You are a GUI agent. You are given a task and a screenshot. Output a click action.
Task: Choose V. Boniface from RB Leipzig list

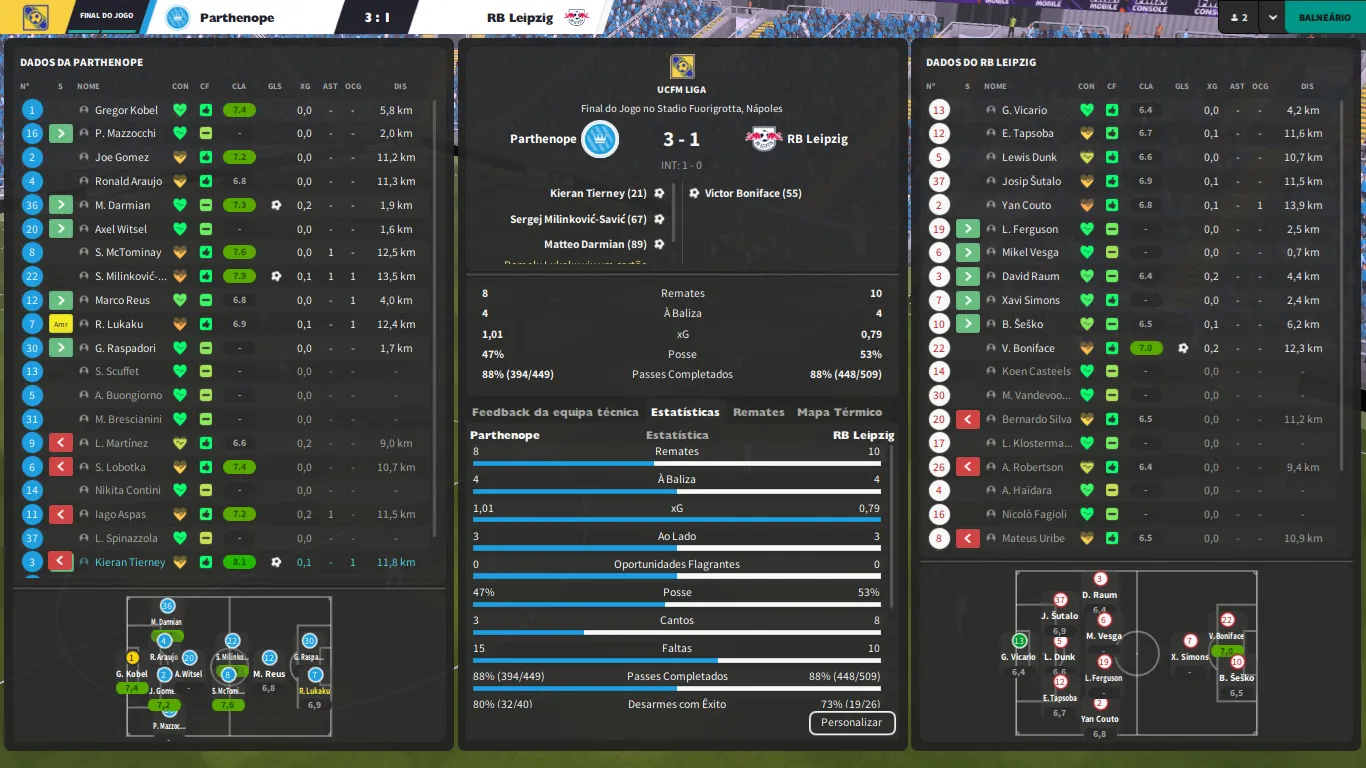[x=1028, y=348]
